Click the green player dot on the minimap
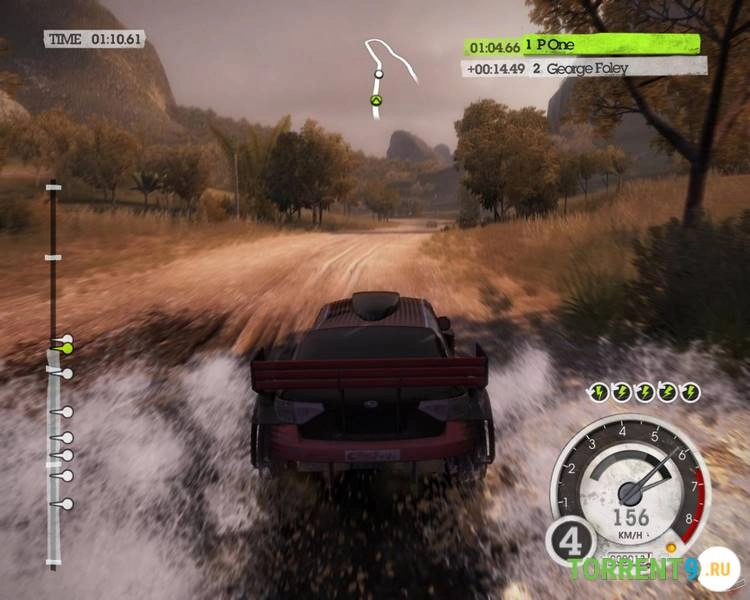 tap(375, 100)
